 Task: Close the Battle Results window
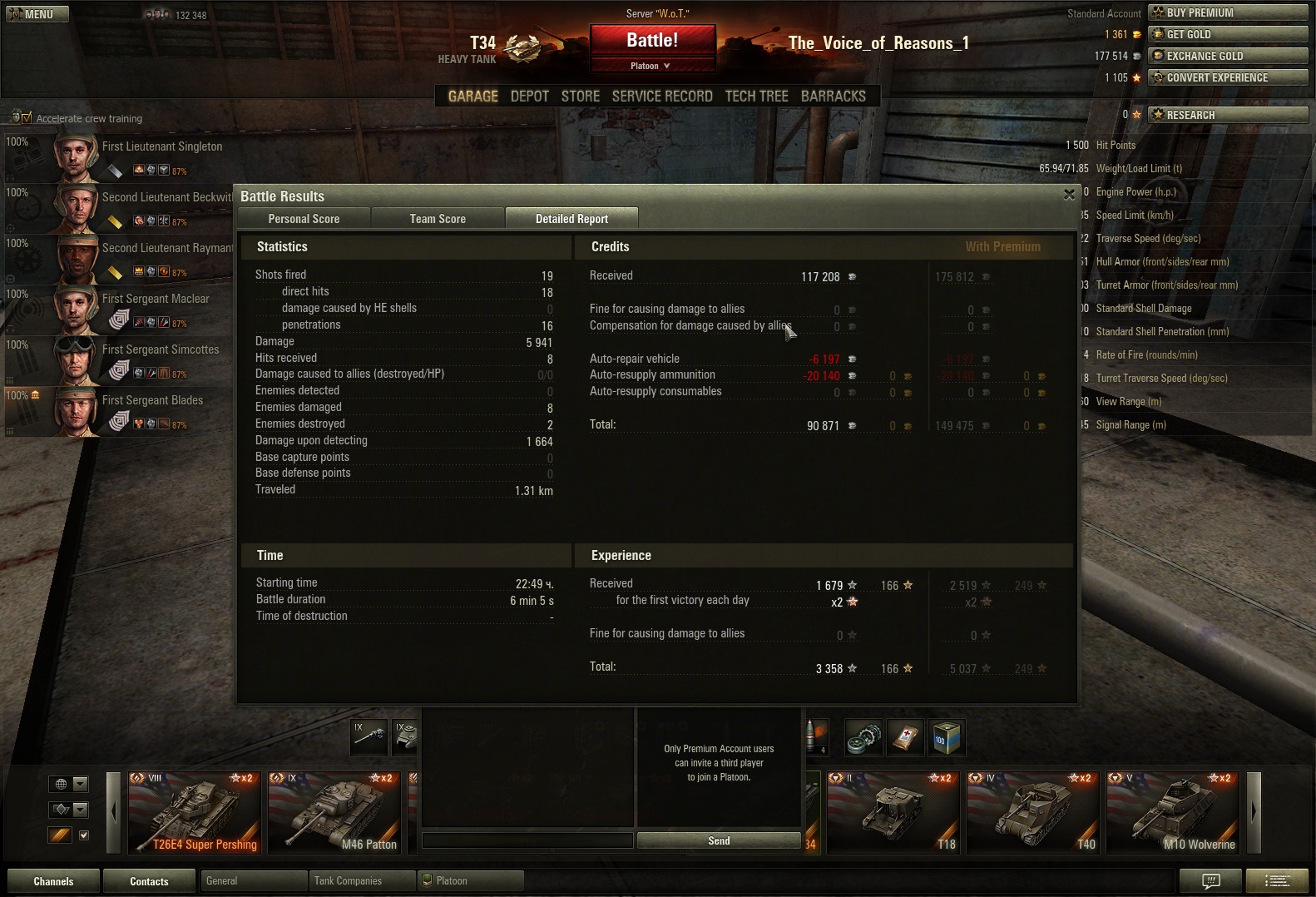pos(1069,195)
